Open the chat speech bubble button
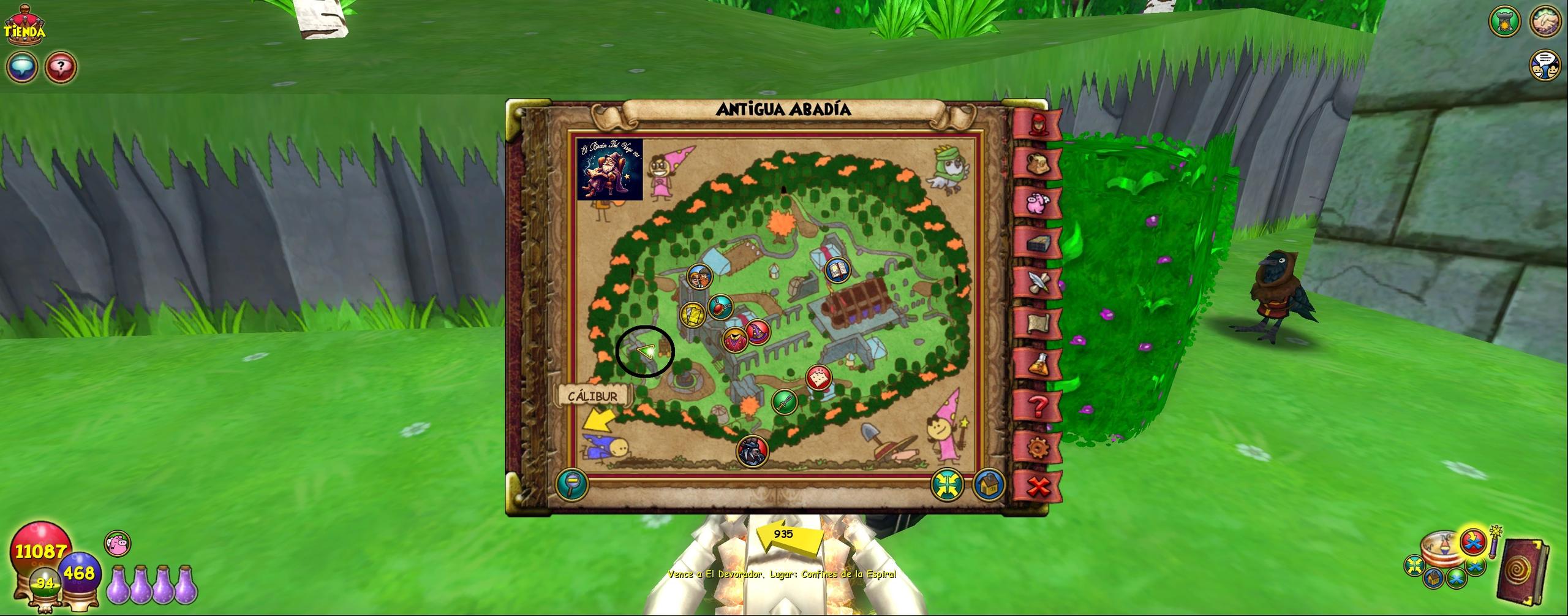Screen dimensions: 1568x616 (x=23, y=67)
